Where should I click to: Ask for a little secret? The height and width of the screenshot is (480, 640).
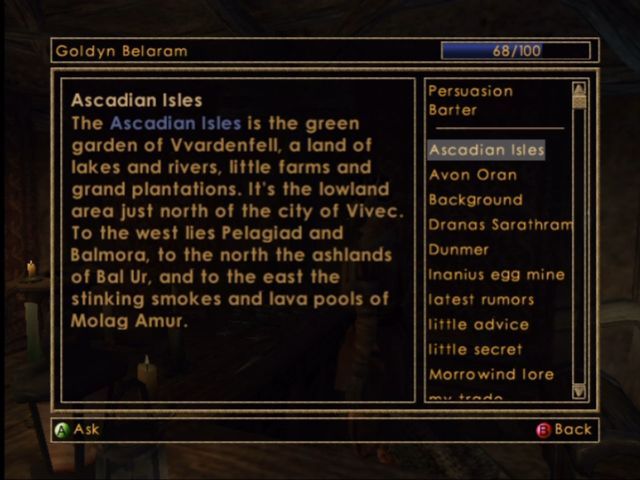coord(476,350)
